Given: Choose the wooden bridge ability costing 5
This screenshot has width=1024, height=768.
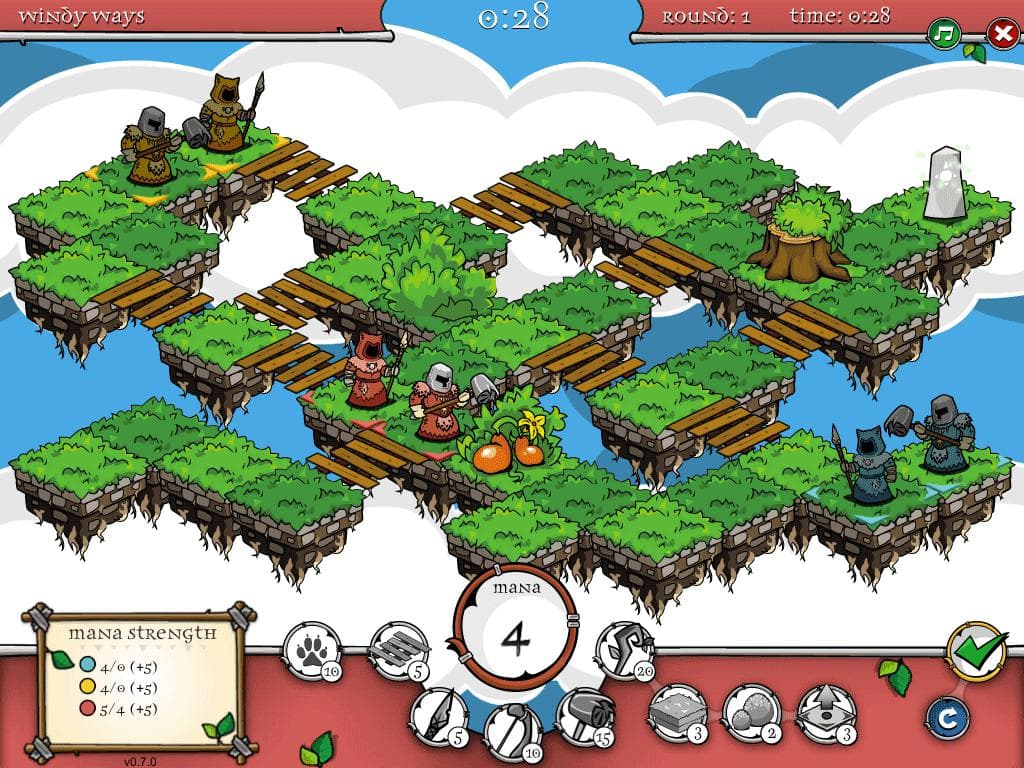Looking at the screenshot, I should 399,650.
